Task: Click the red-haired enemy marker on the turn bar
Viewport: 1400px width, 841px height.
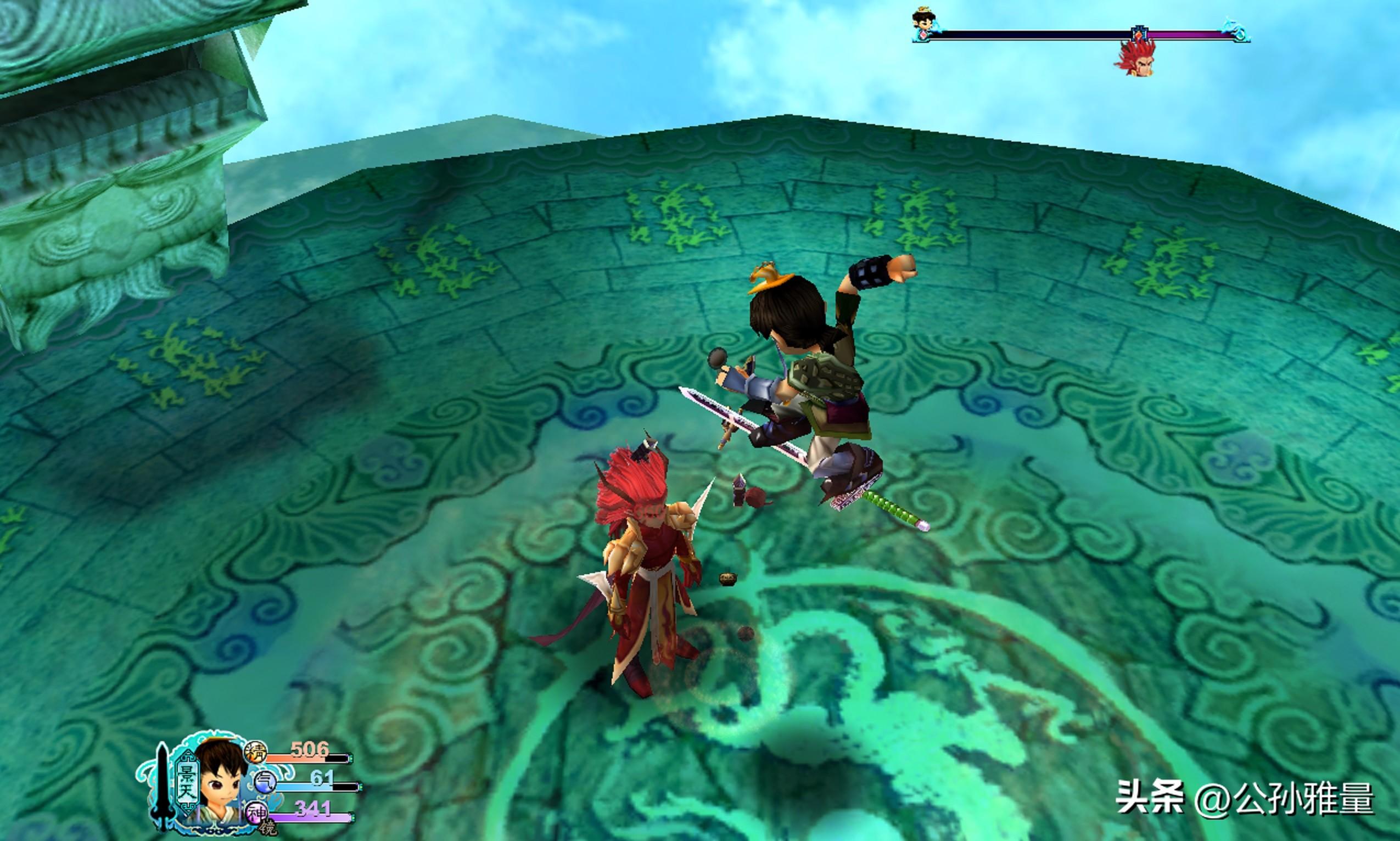Action: [x=1135, y=58]
